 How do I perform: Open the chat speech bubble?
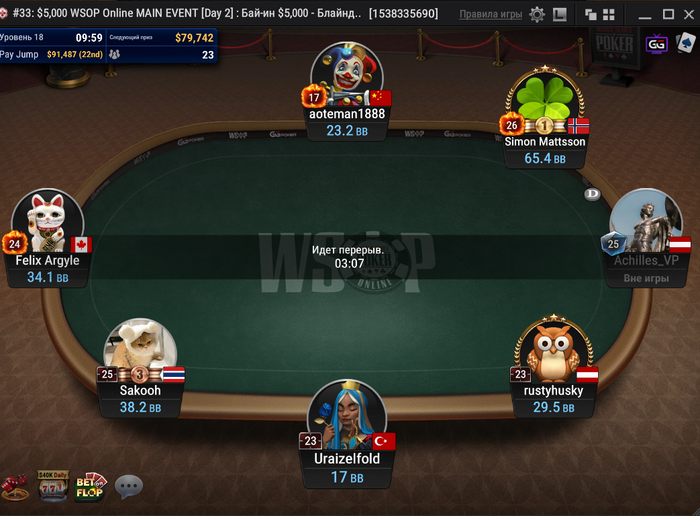coord(129,487)
